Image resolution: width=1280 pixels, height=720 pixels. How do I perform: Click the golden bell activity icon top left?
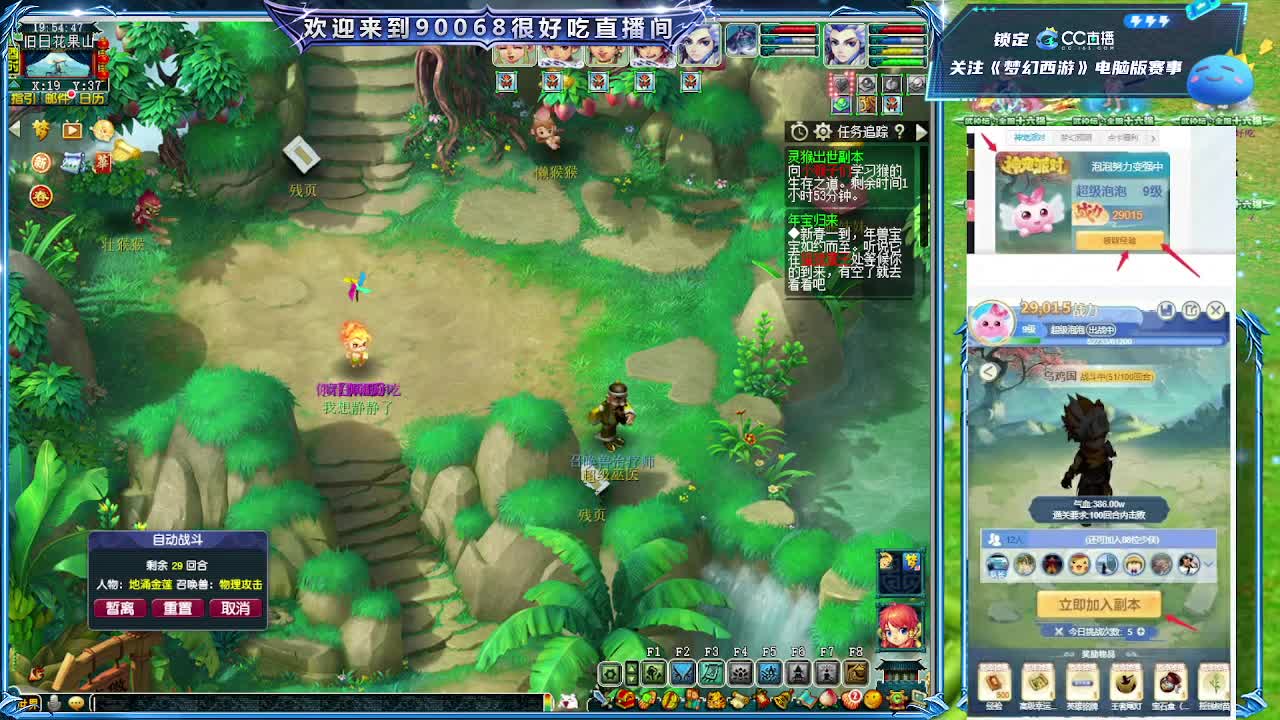(x=126, y=149)
